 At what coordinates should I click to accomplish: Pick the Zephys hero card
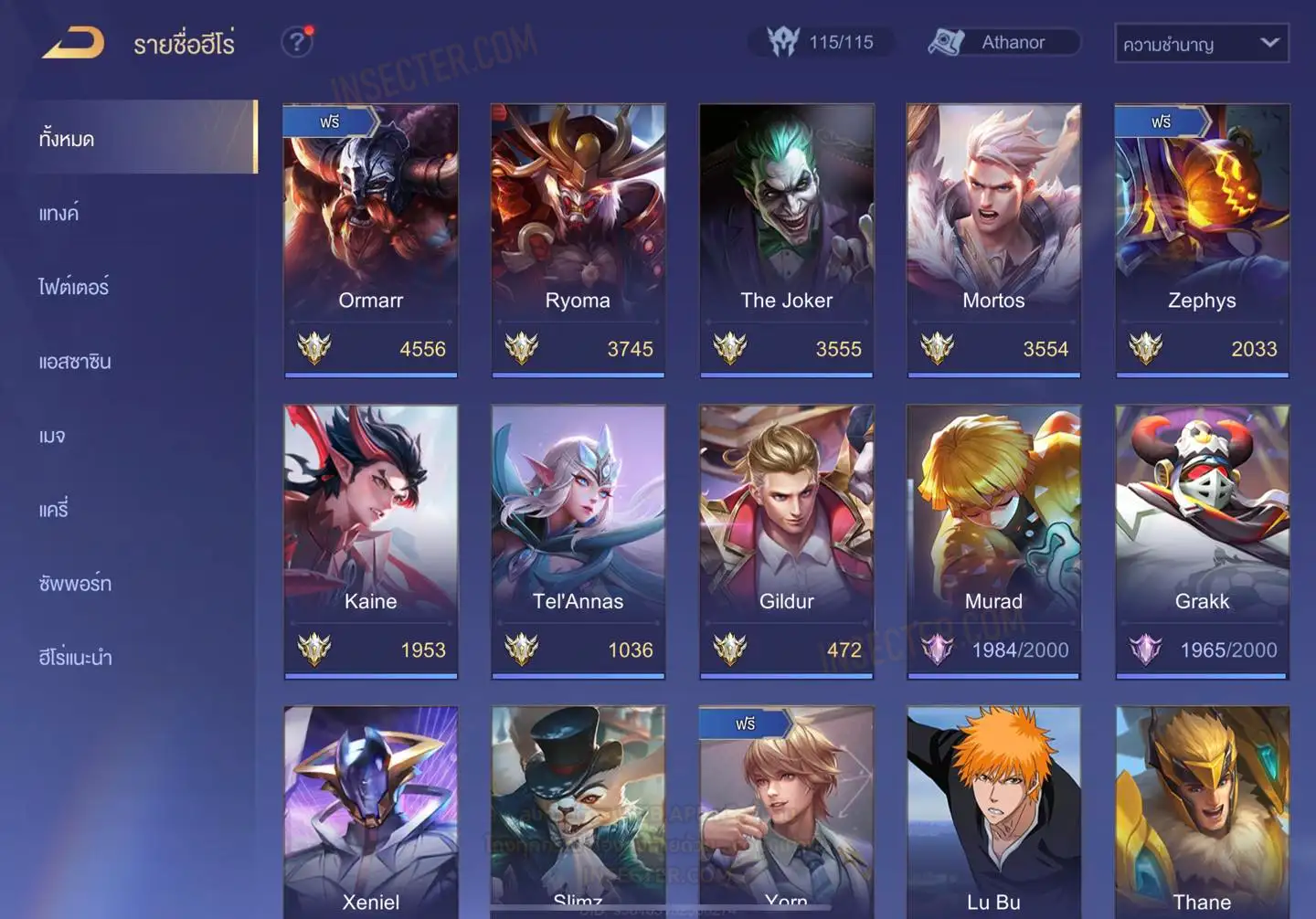pos(1202,239)
